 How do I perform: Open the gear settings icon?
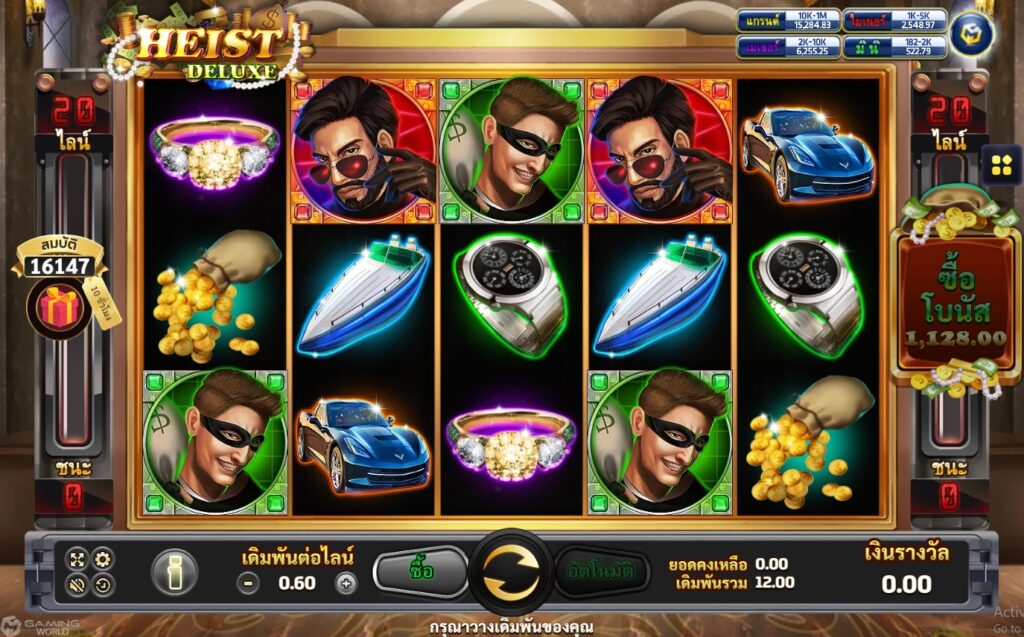pyautogui.click(x=102, y=560)
